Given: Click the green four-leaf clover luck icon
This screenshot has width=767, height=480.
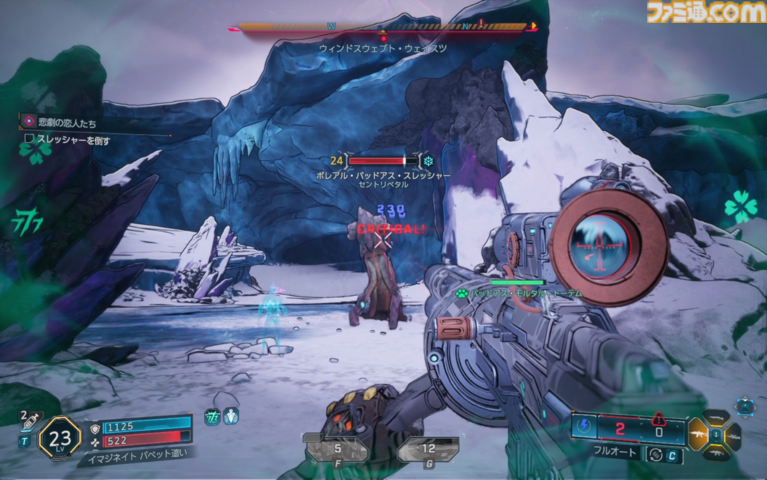Looking at the screenshot, I should point(741,206).
